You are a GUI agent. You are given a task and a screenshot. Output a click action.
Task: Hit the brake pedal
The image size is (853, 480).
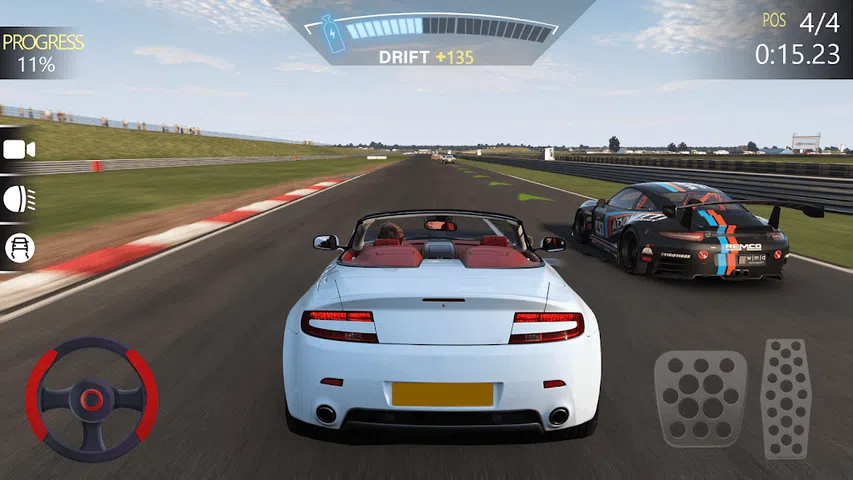click(x=700, y=399)
